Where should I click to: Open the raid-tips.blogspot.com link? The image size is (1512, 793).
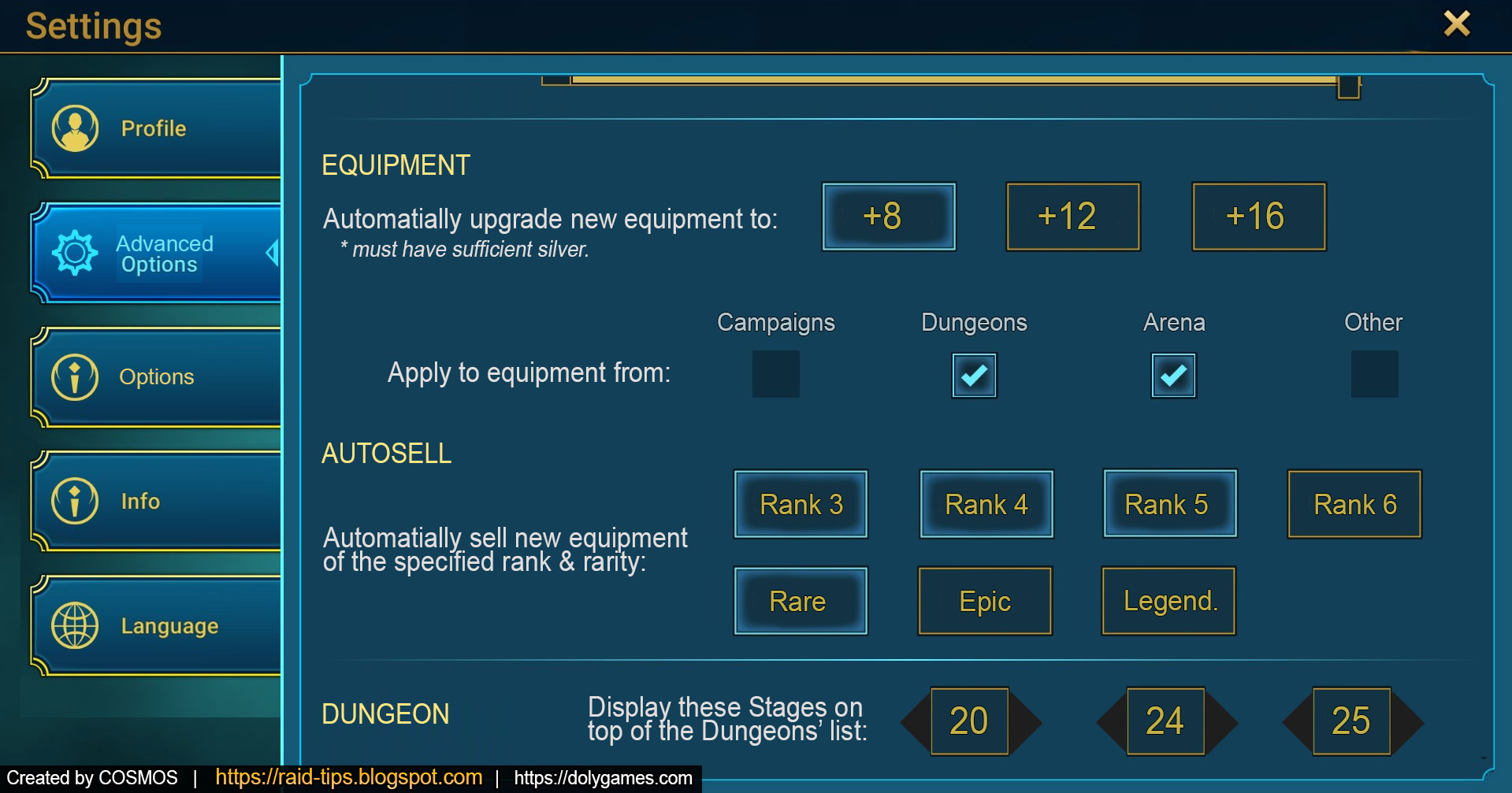click(x=349, y=777)
